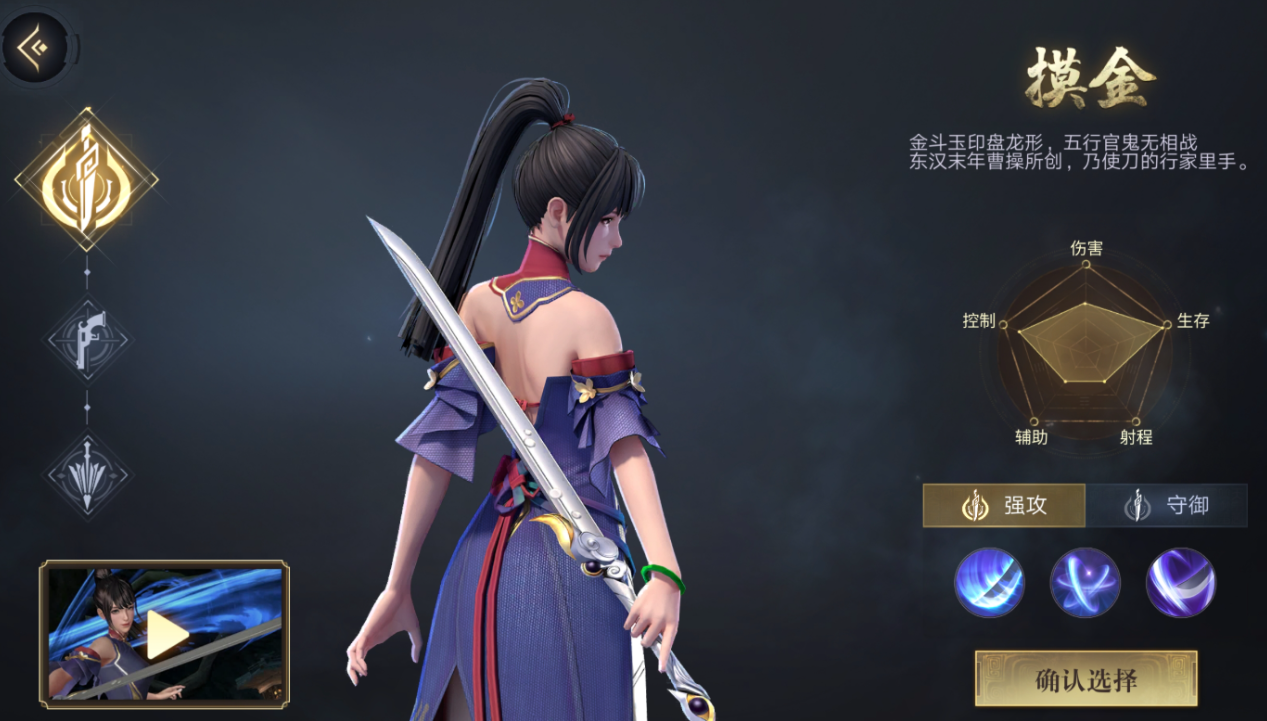
Task: View the blue blade slash skill icon
Action: pyautogui.click(x=989, y=582)
